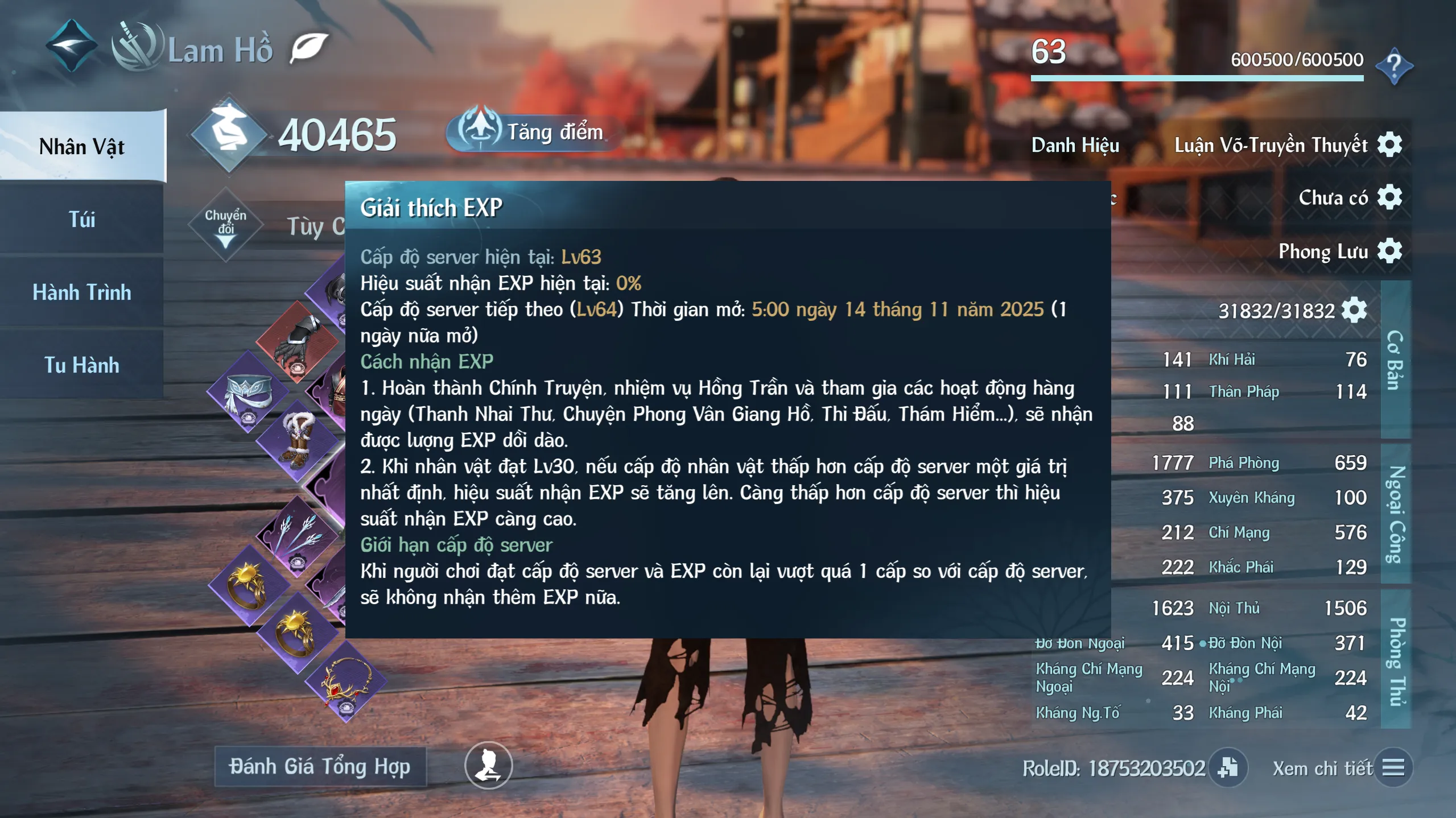
Task: Open Danh Hiệu title settings gear
Action: pos(1389,144)
